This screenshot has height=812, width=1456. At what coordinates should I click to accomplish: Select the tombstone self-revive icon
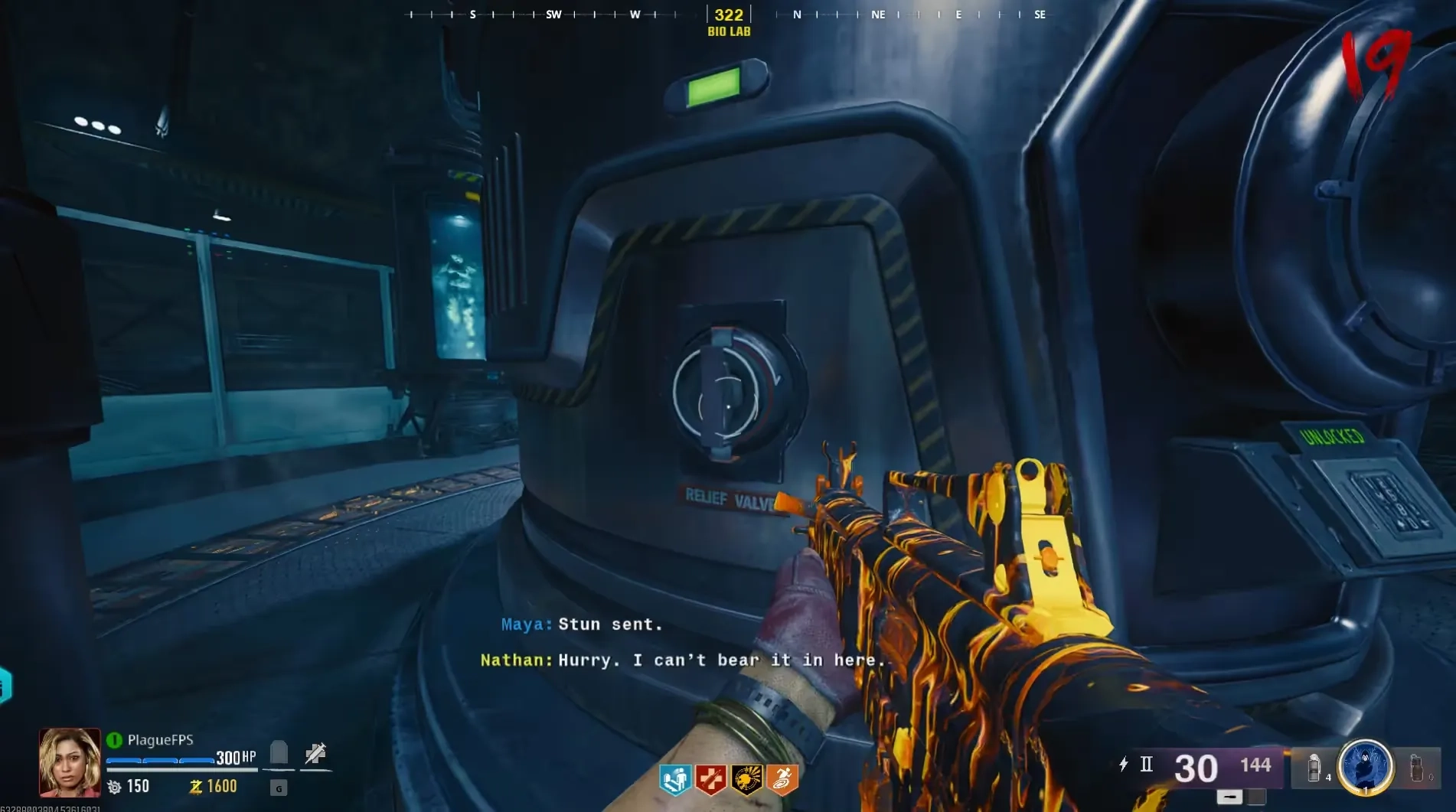point(279,753)
